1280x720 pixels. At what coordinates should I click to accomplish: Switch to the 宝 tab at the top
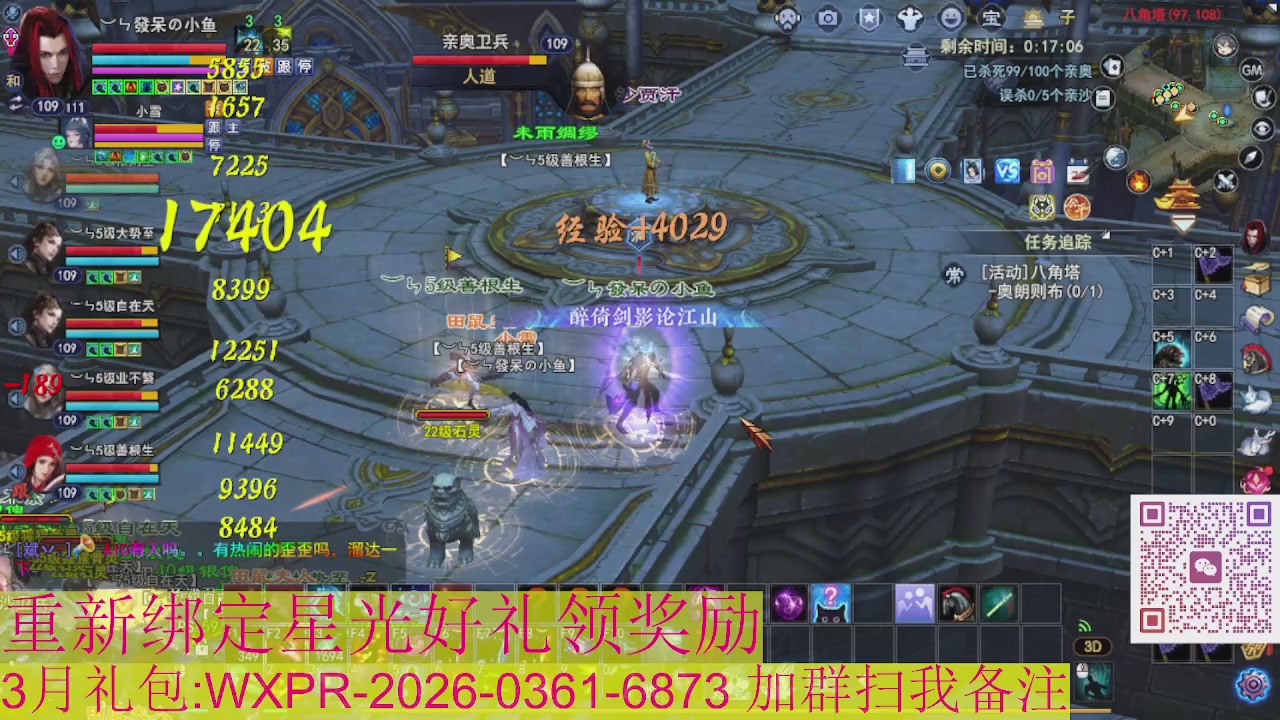click(x=990, y=17)
